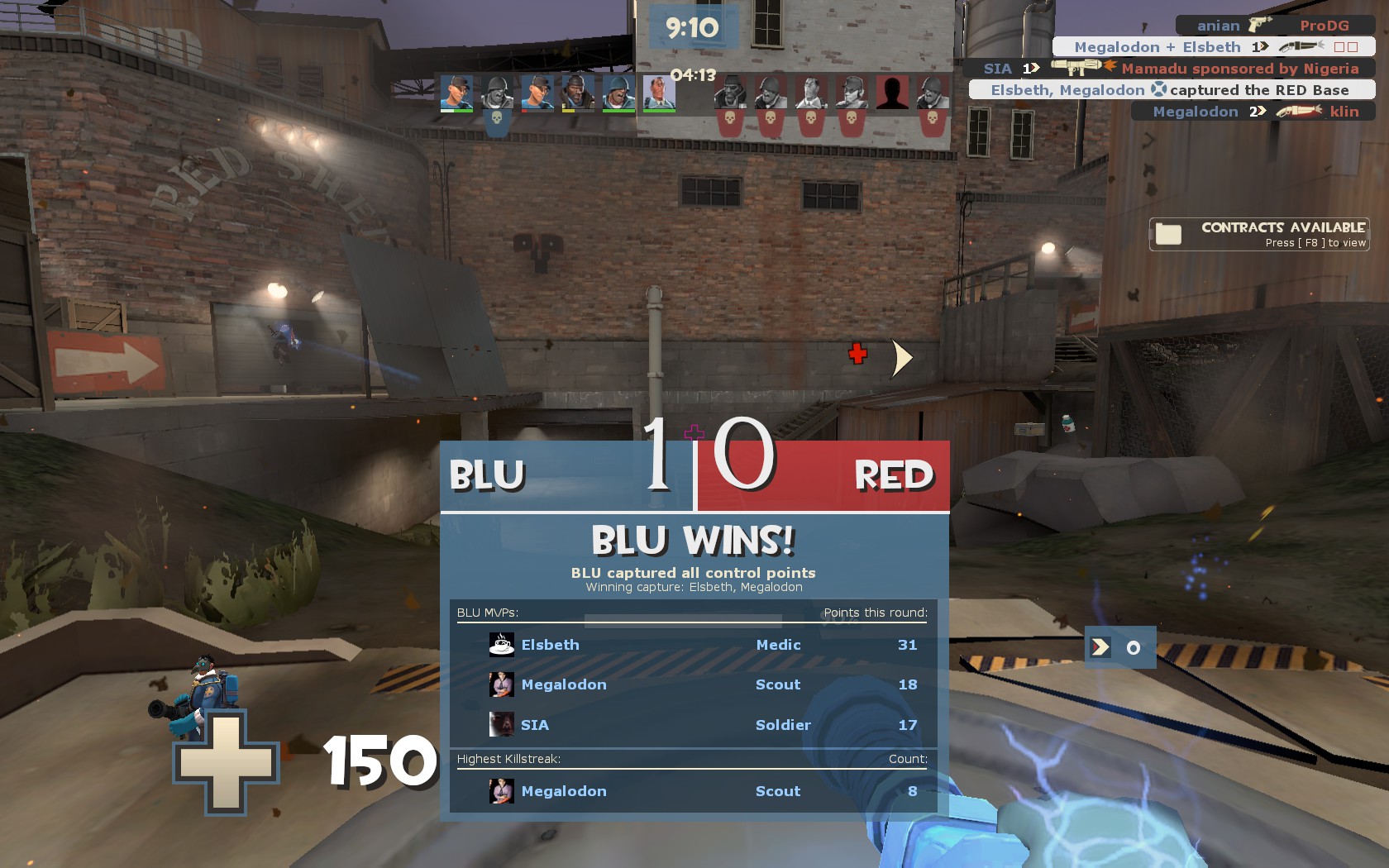Image resolution: width=1389 pixels, height=868 pixels.
Task: Select the blank silhouette RED player portrait
Action: click(x=892, y=93)
